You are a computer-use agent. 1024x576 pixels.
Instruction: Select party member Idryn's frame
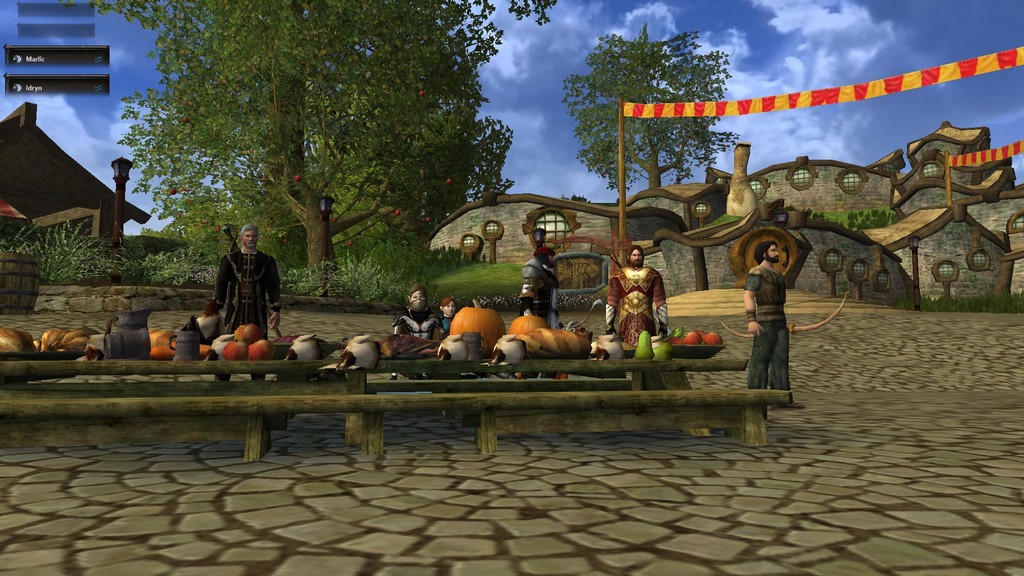(x=57, y=86)
